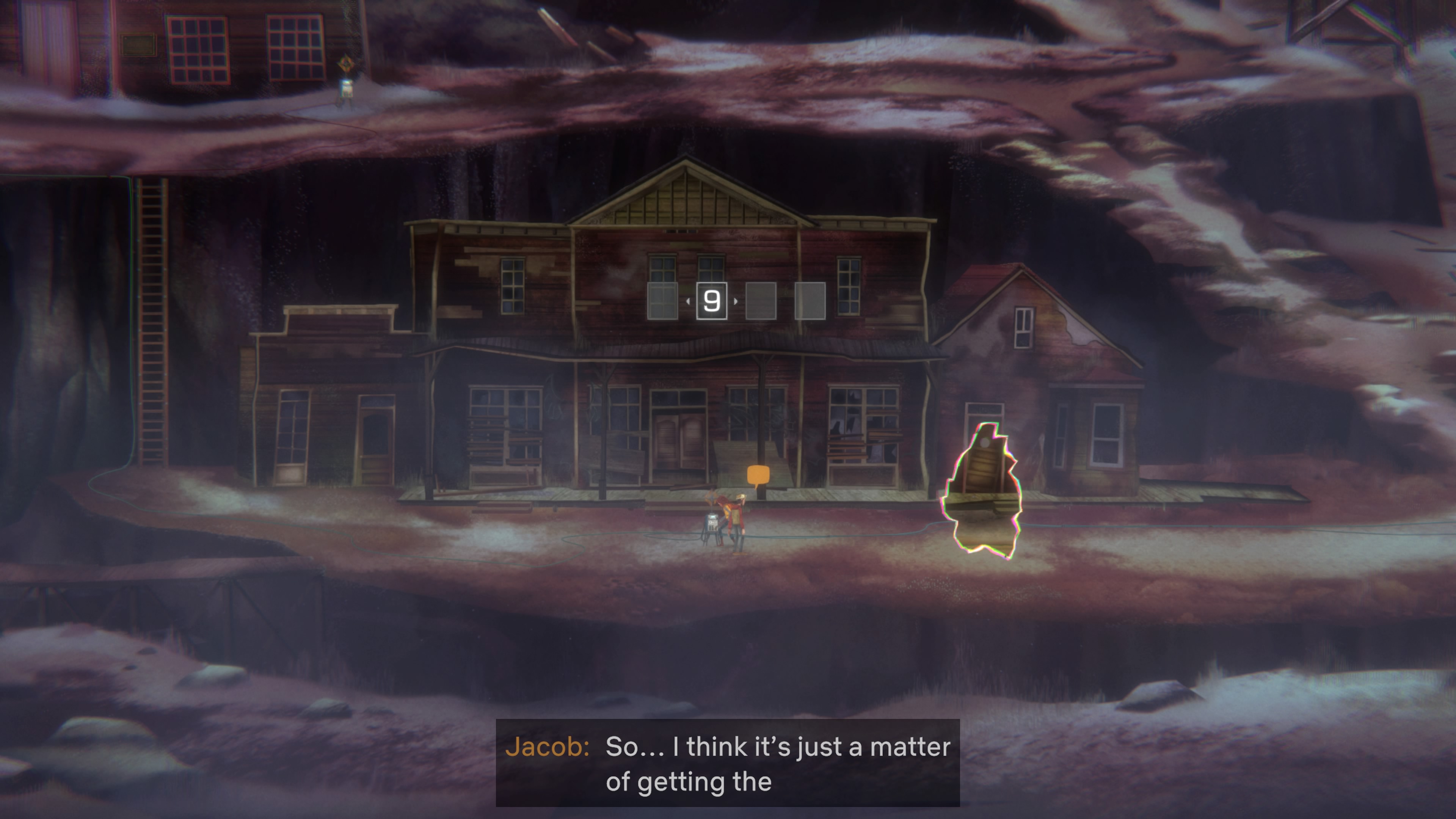1456x819 pixels.
Task: Select the empty digit box before the 9
Action: (x=662, y=301)
